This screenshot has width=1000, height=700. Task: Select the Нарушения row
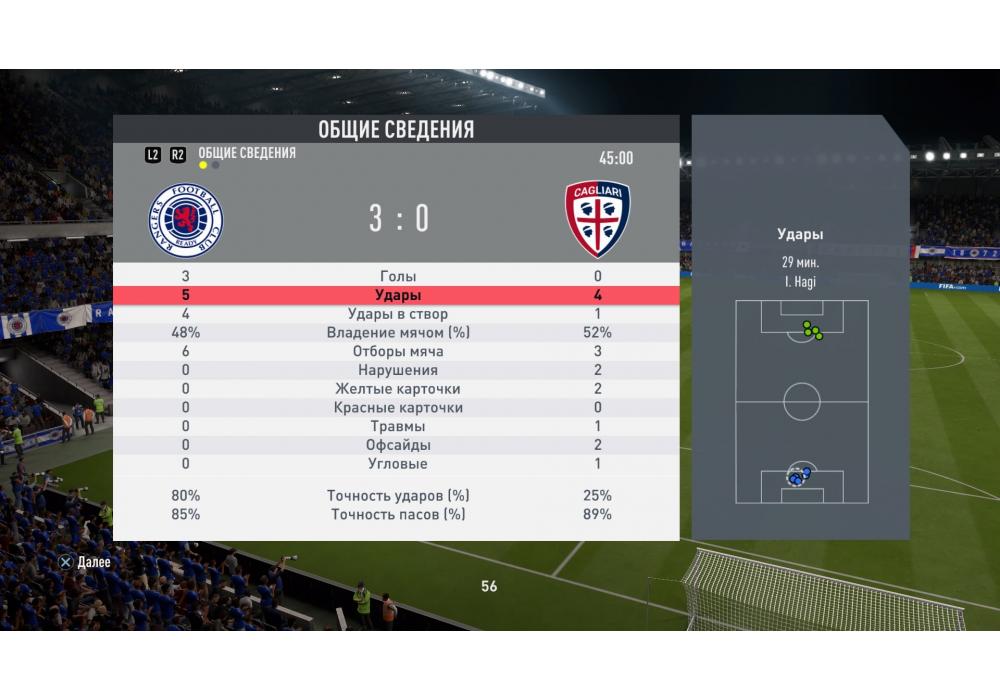398,370
